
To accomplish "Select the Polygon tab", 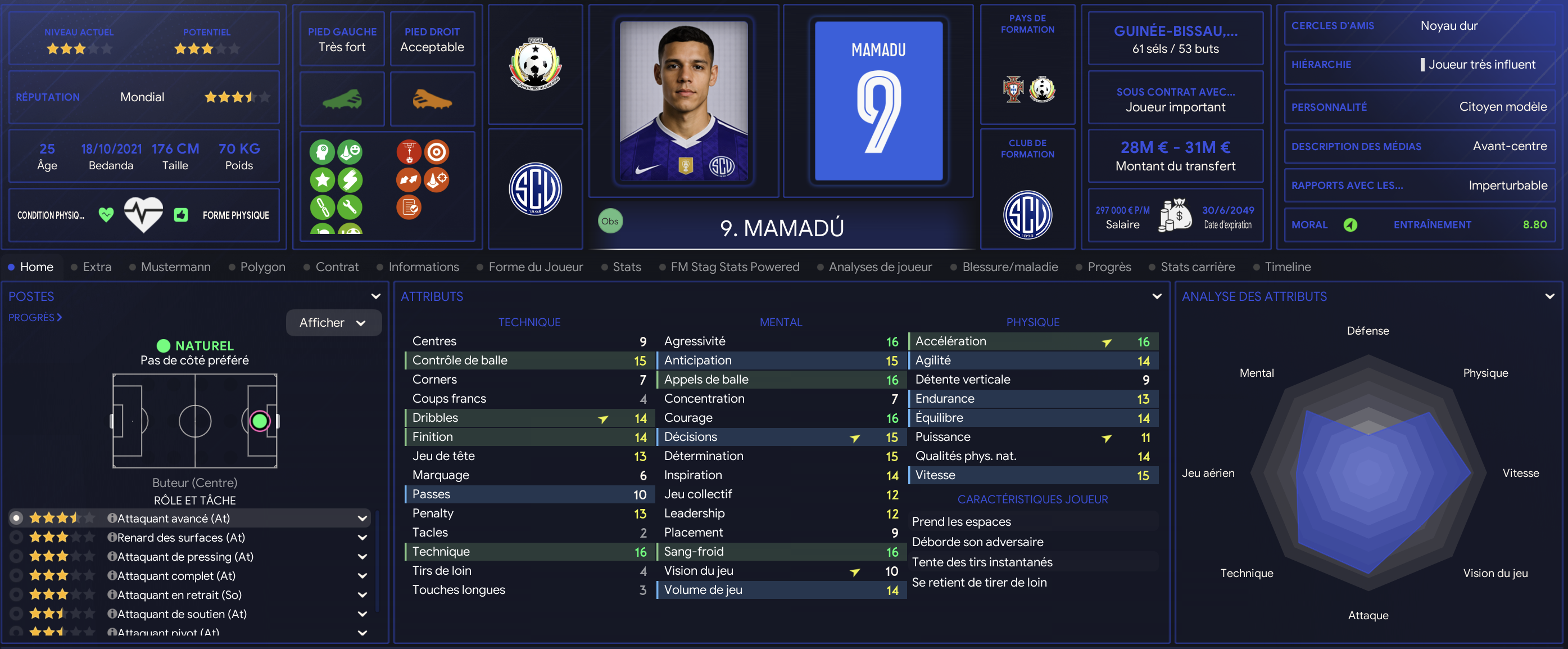I will pyautogui.click(x=262, y=267).
